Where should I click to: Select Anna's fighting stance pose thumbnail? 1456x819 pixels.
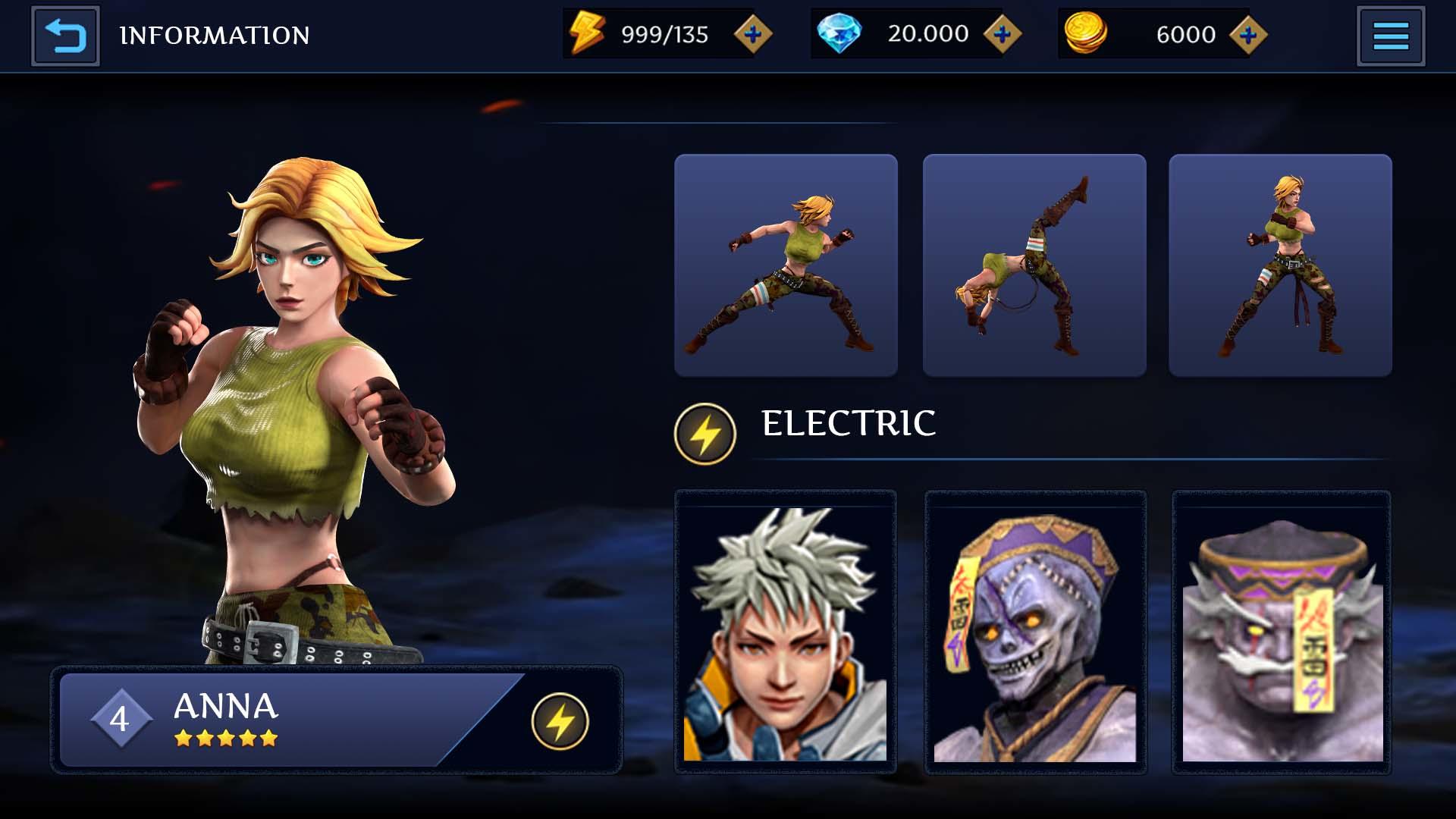point(785,265)
